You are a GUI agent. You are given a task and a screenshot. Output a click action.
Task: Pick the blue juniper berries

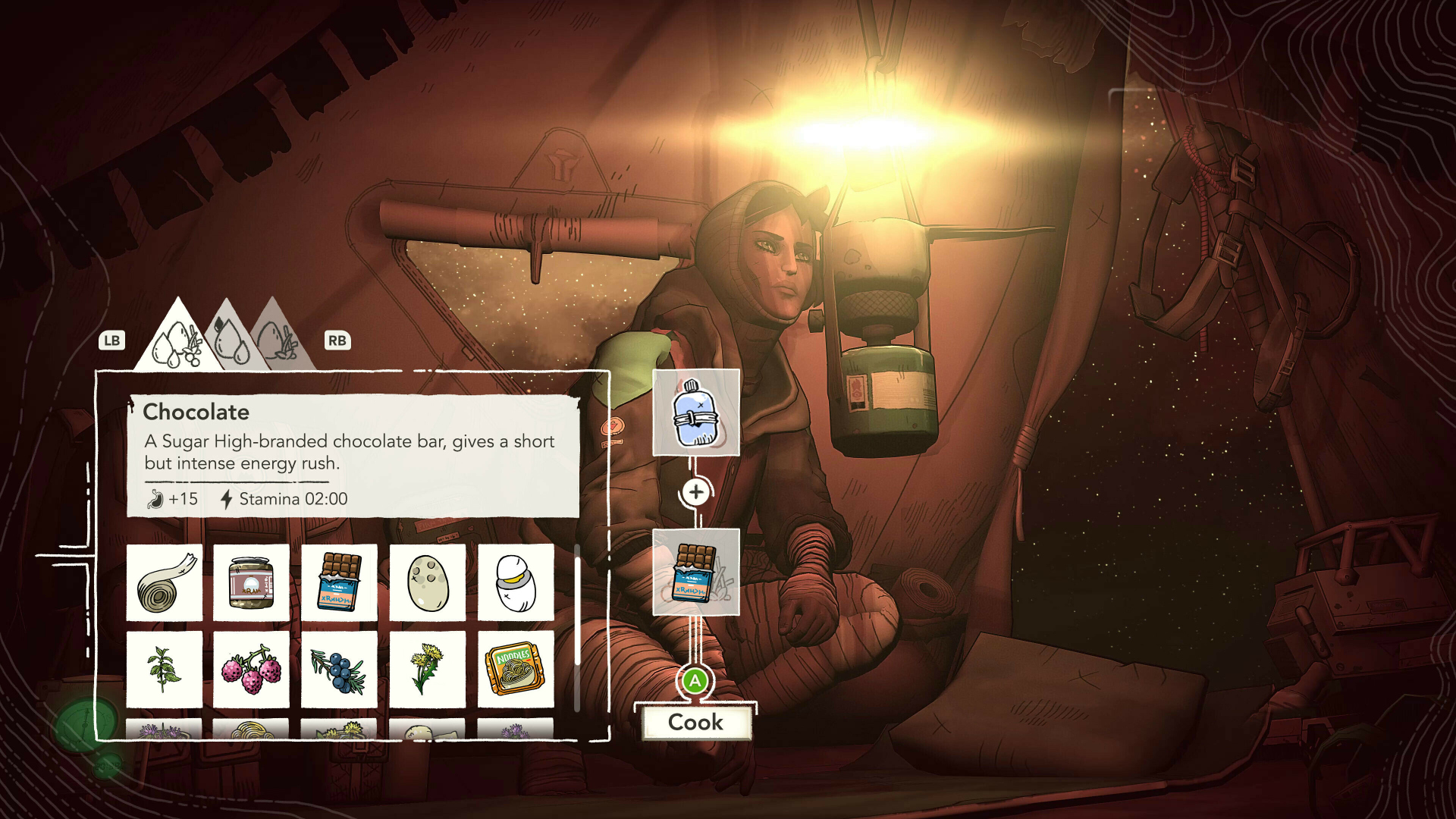coord(339,669)
